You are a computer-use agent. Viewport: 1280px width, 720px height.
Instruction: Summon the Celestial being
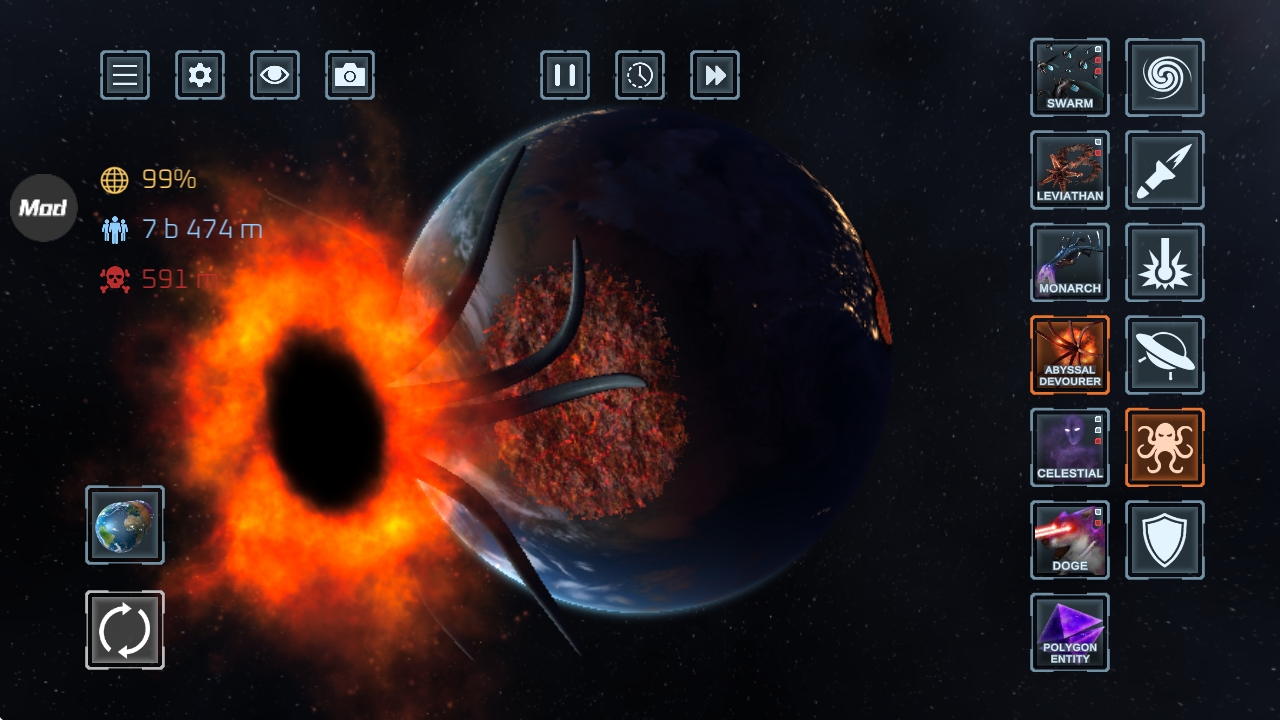tap(1070, 447)
